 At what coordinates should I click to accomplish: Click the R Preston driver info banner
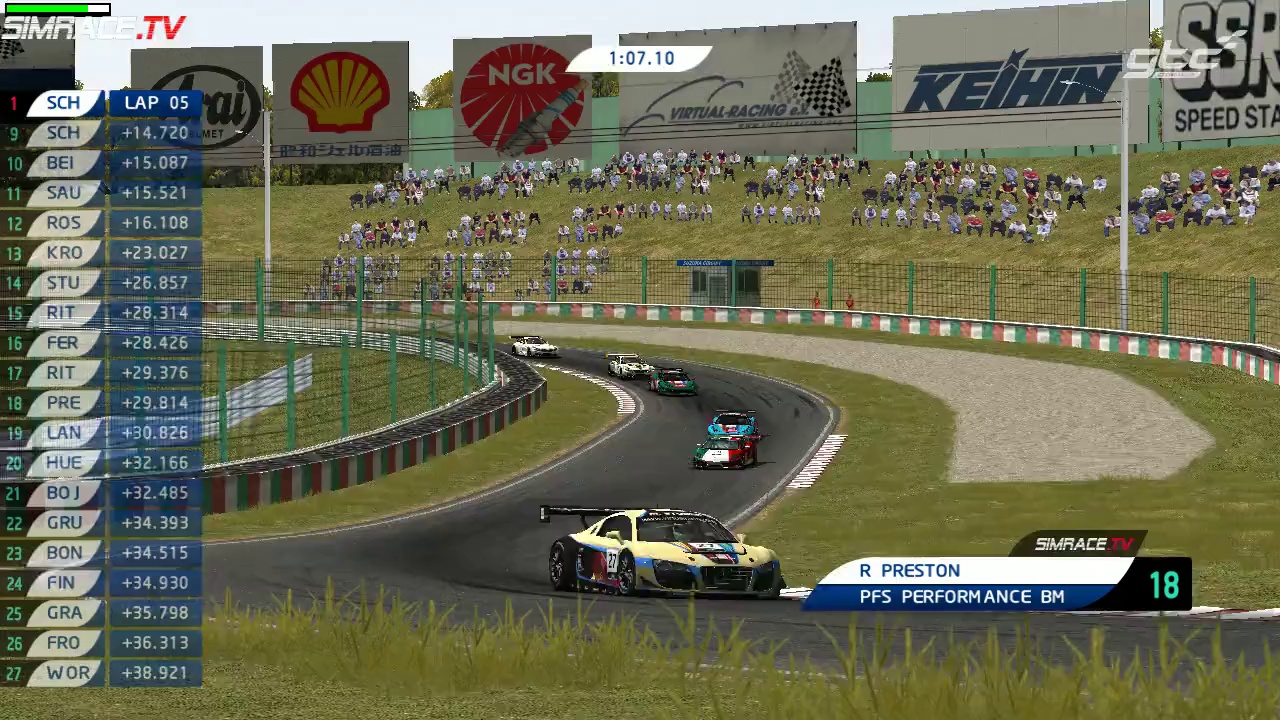970,584
